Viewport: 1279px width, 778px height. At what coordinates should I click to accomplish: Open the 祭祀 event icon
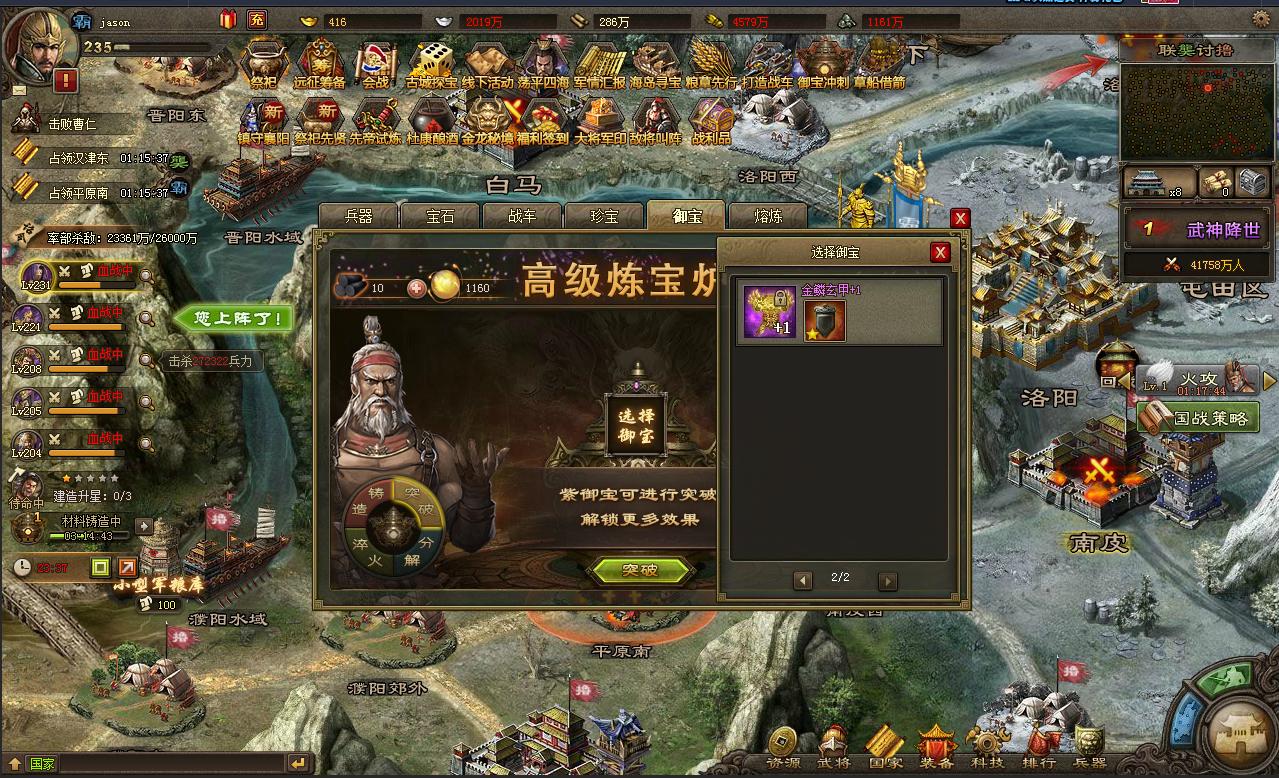264,65
